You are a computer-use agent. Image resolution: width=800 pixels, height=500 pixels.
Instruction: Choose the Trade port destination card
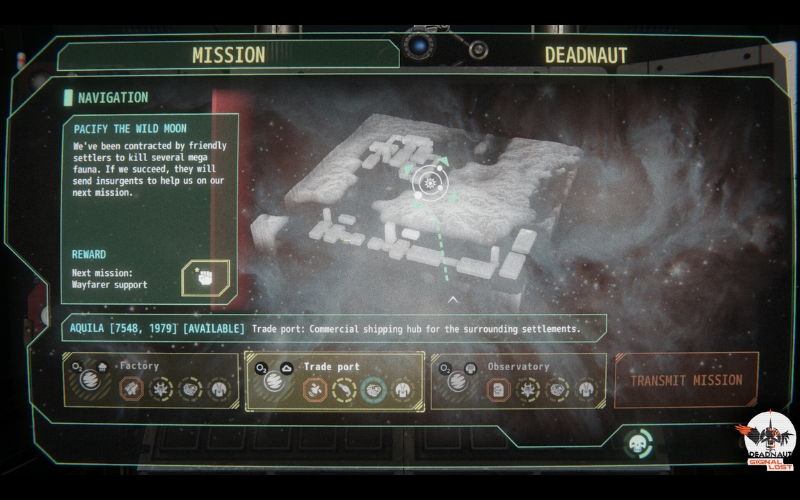(334, 380)
